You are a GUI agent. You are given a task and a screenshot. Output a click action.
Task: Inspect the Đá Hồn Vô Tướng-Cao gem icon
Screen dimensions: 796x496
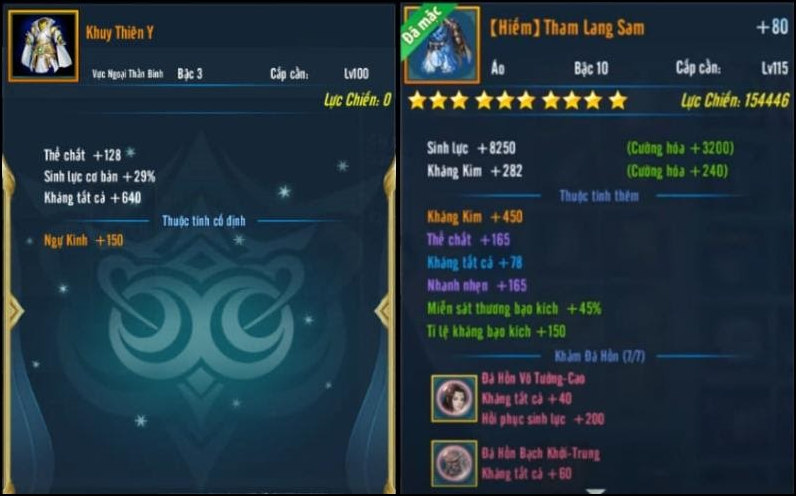455,399
